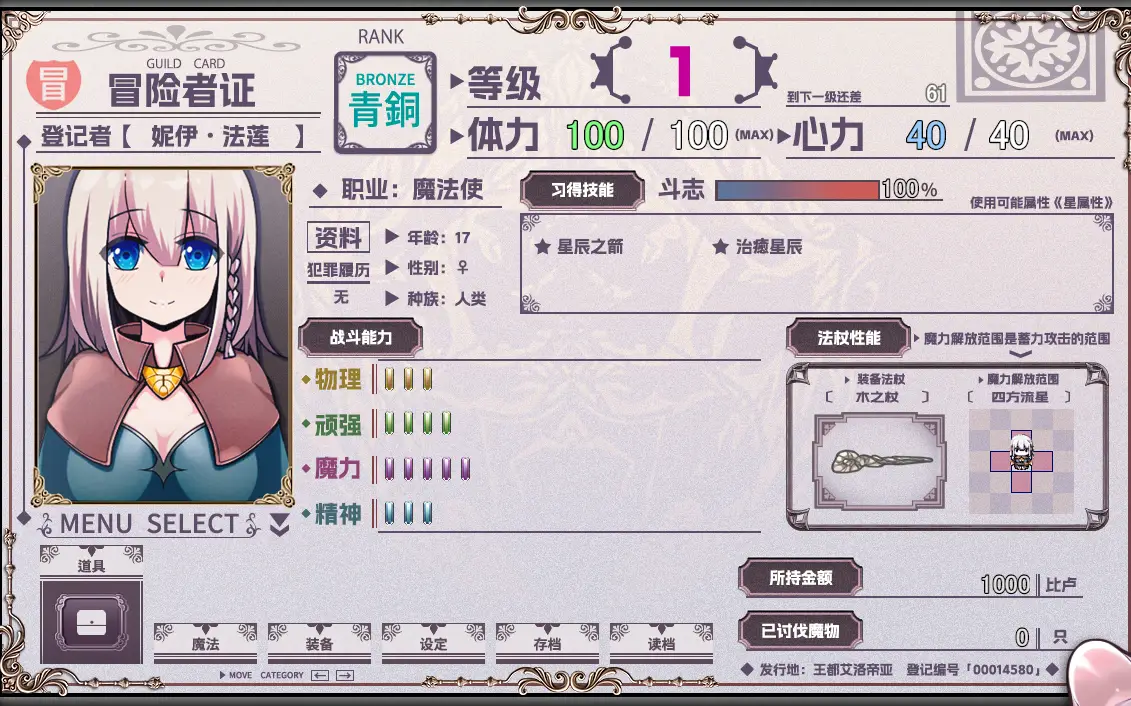Choose the 存档 save option

click(x=547, y=644)
